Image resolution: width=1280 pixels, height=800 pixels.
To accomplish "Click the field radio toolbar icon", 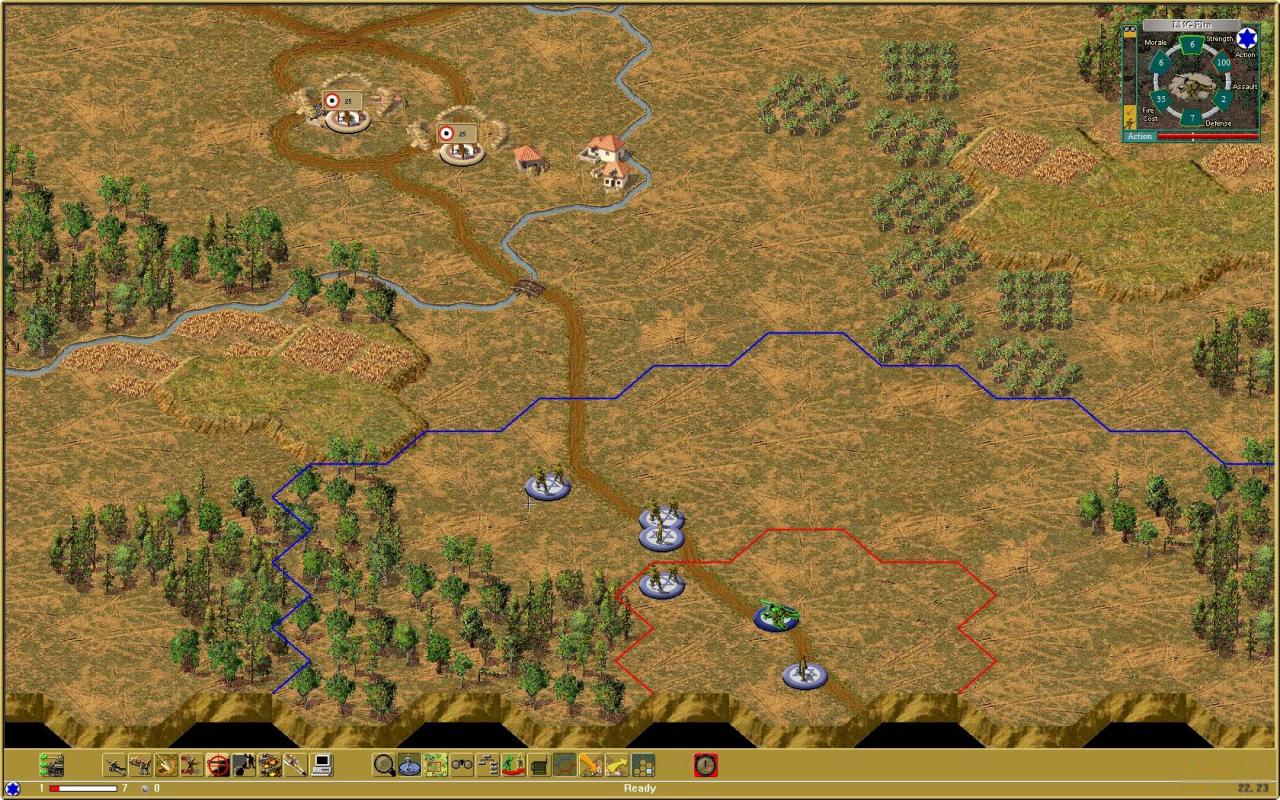I will tap(539, 765).
